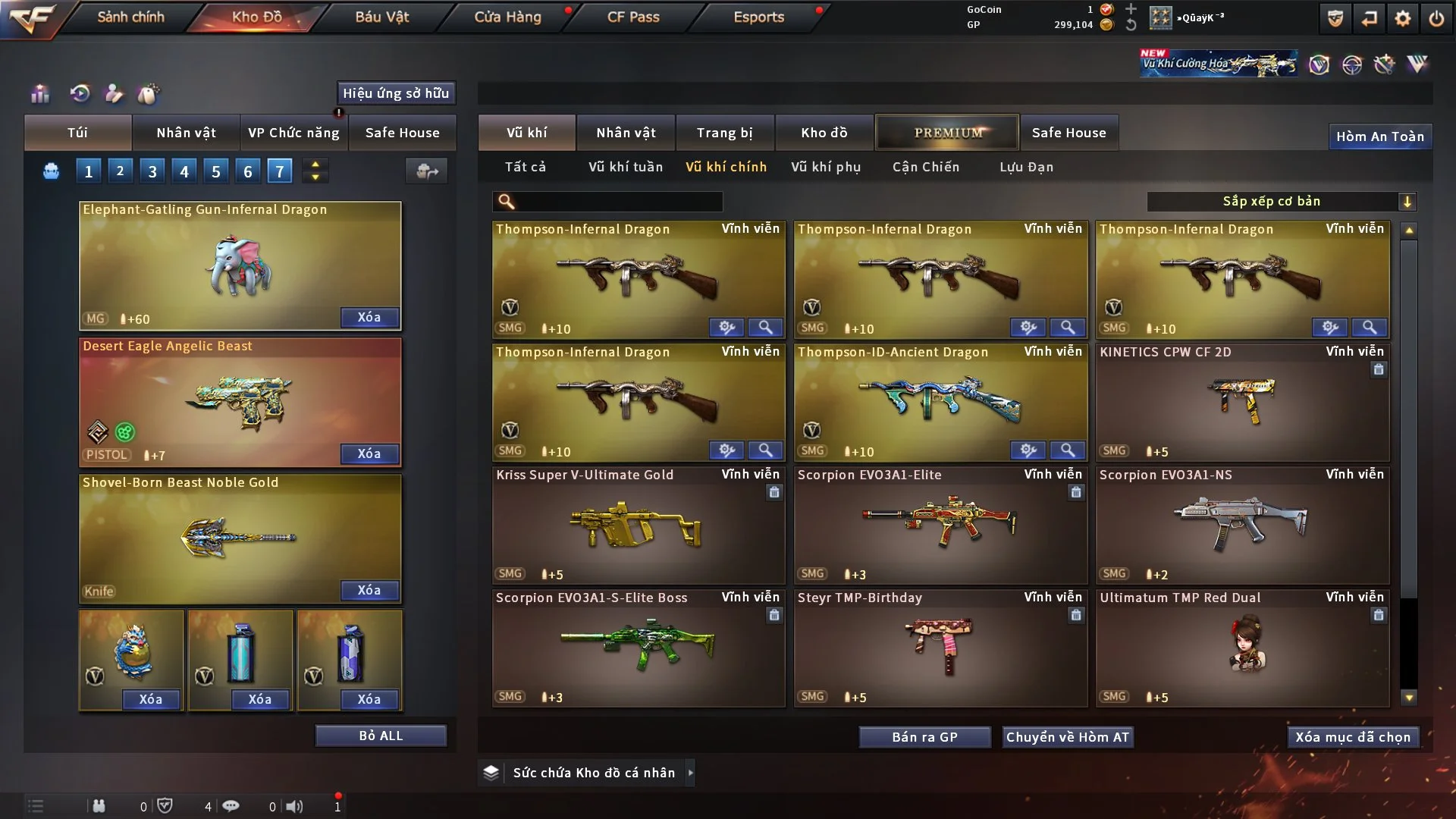The image size is (1456, 819).
Task: Transfer item with Chuyển về Hòm AT
Action: click(1068, 737)
